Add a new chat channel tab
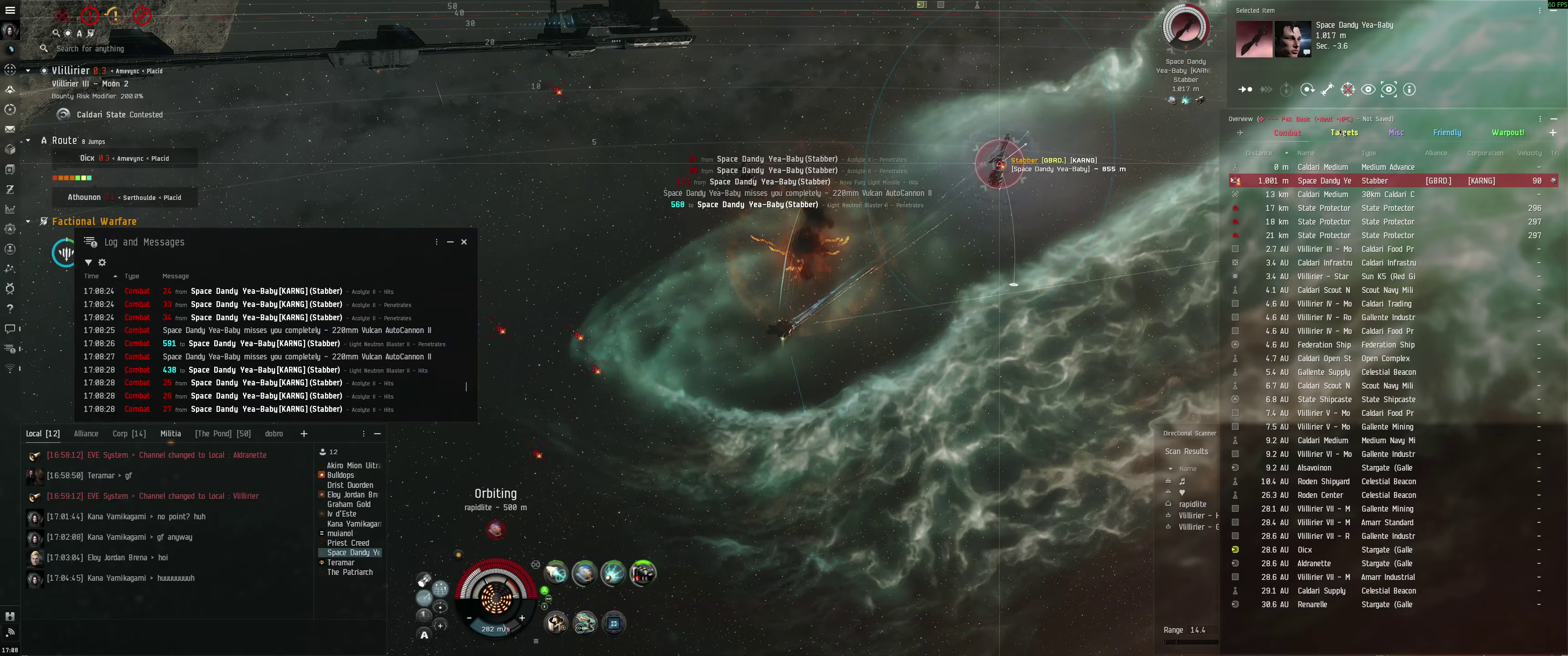The width and height of the screenshot is (1568, 656). click(304, 434)
